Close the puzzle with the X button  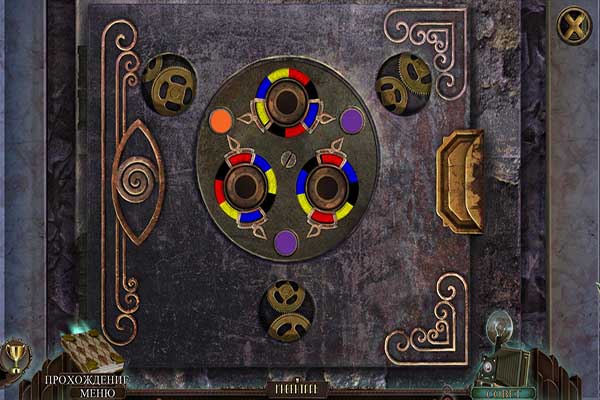pos(574,25)
